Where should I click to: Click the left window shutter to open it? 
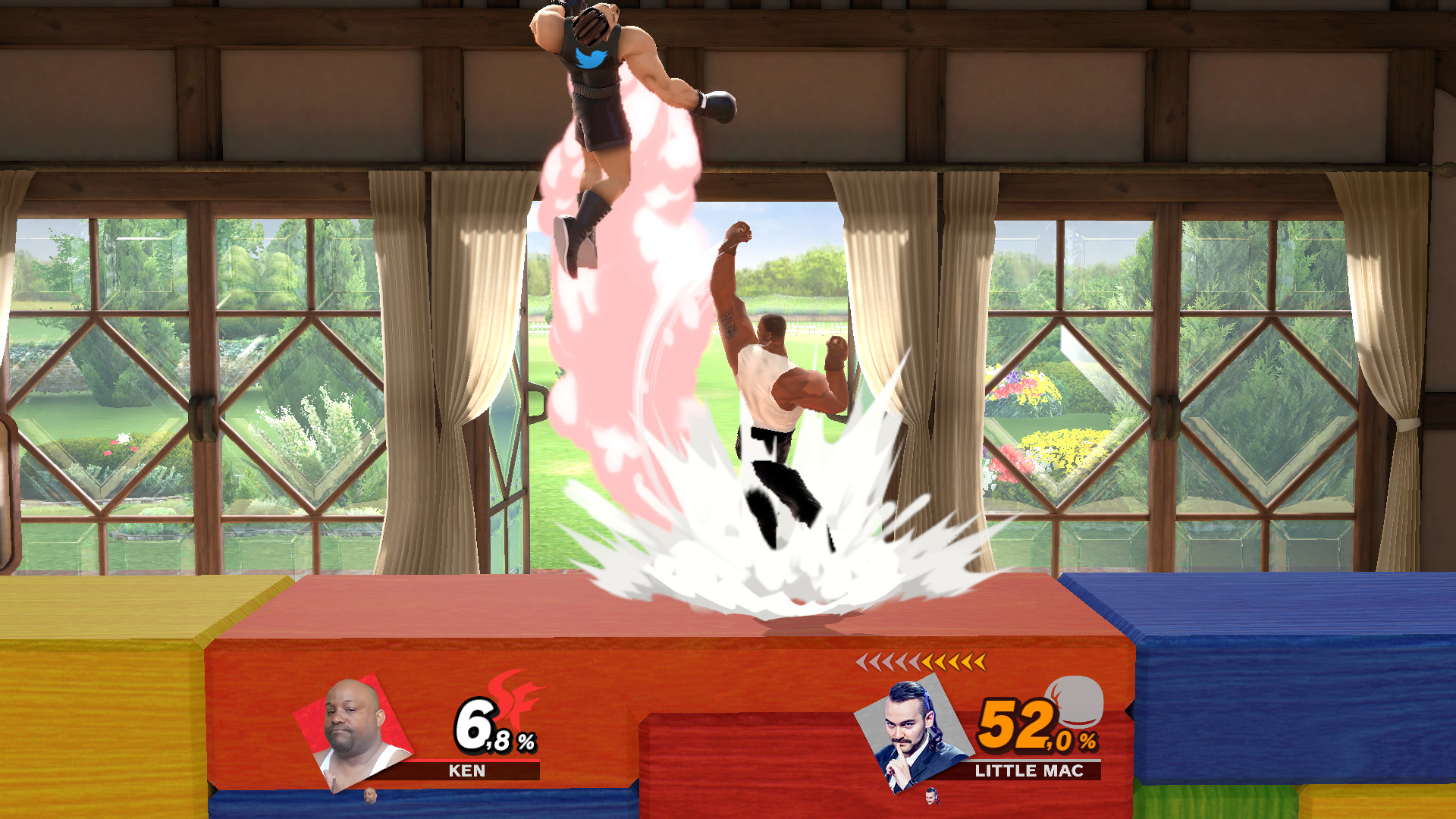tap(190, 379)
